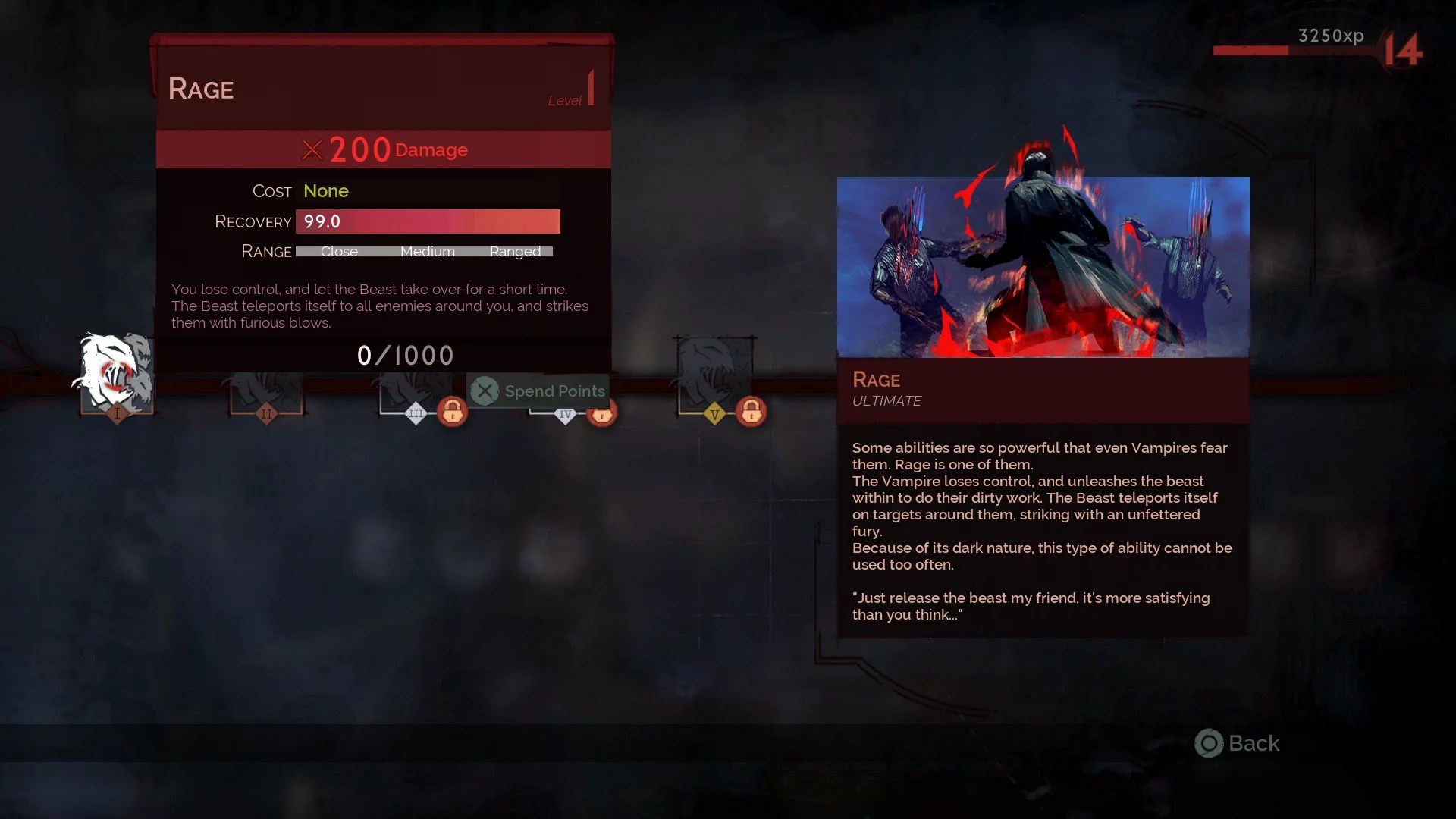1456x819 pixels.
Task: Click the Rage artwork thumbnail
Action: (x=1043, y=267)
